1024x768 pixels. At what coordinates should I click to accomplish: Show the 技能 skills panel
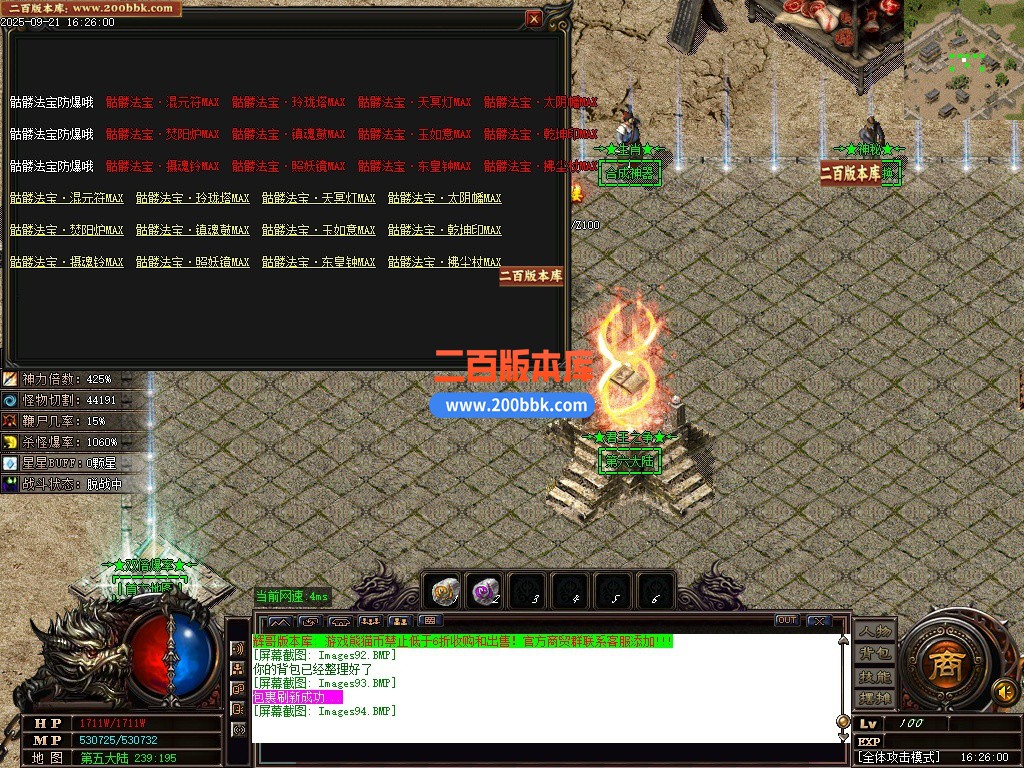874,676
